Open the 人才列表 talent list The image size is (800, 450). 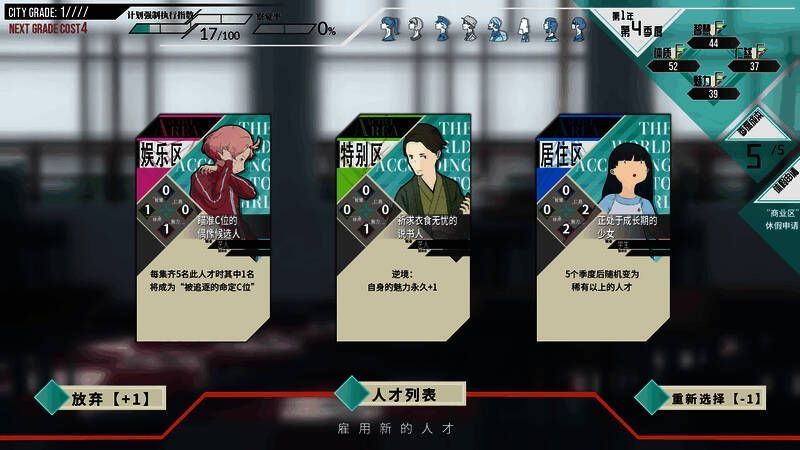click(x=403, y=395)
